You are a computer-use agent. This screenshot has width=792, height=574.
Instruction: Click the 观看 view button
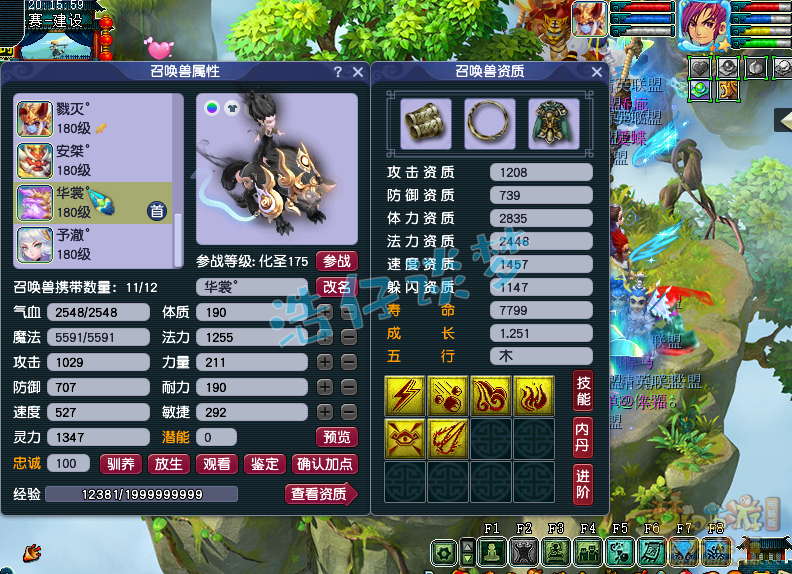(217, 463)
